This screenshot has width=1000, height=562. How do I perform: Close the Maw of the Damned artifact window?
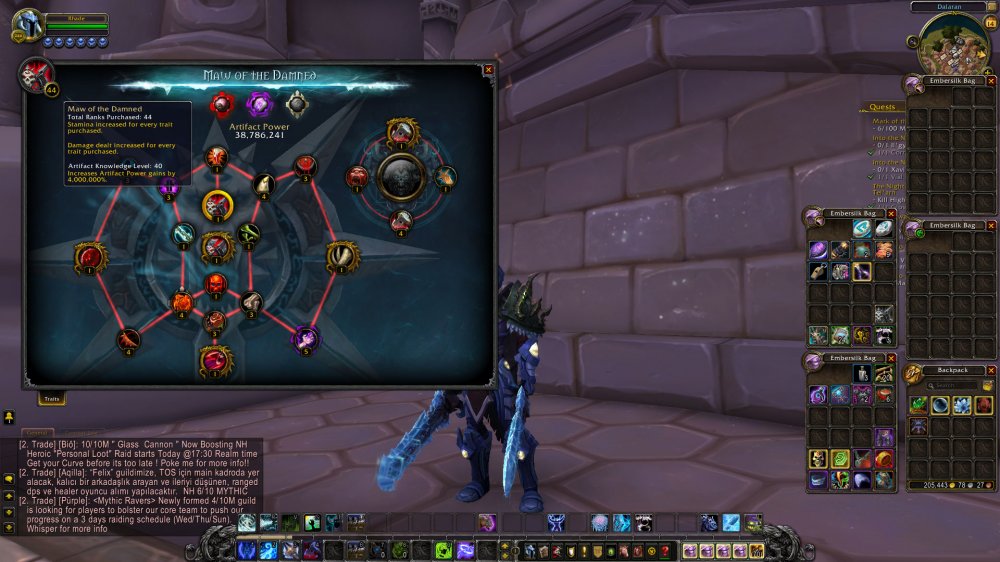[x=488, y=70]
